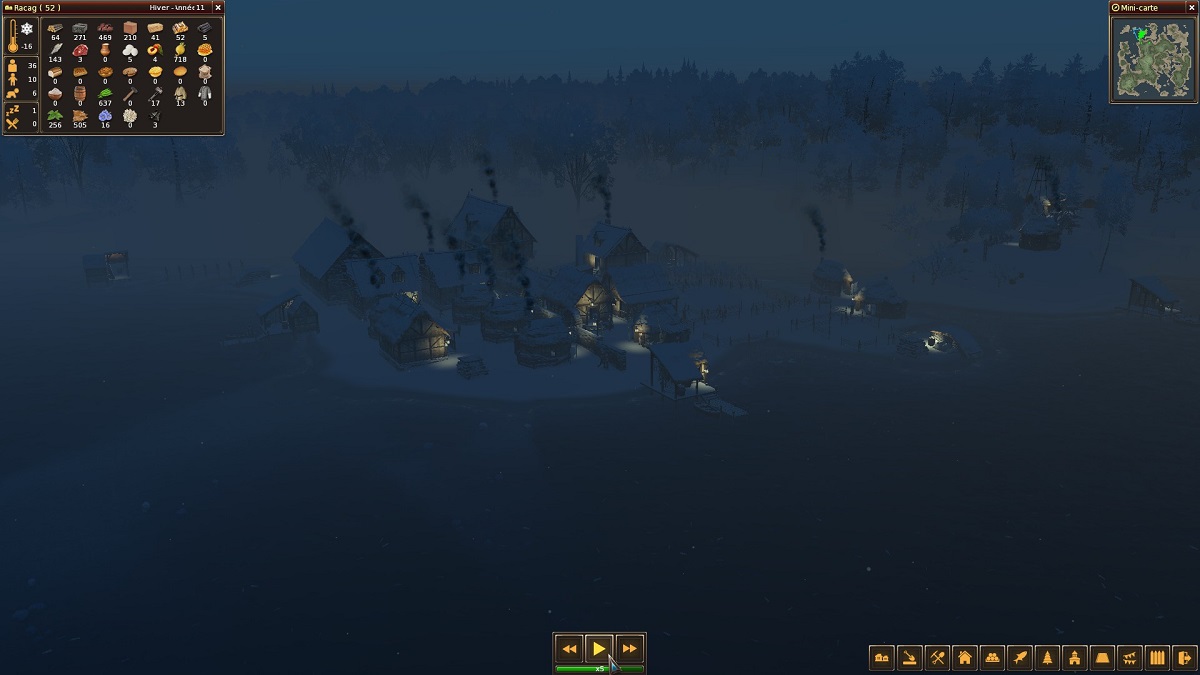Image resolution: width=1200 pixels, height=675 pixels.
Task: Open the bunting flags menu
Action: [x=1130, y=657]
